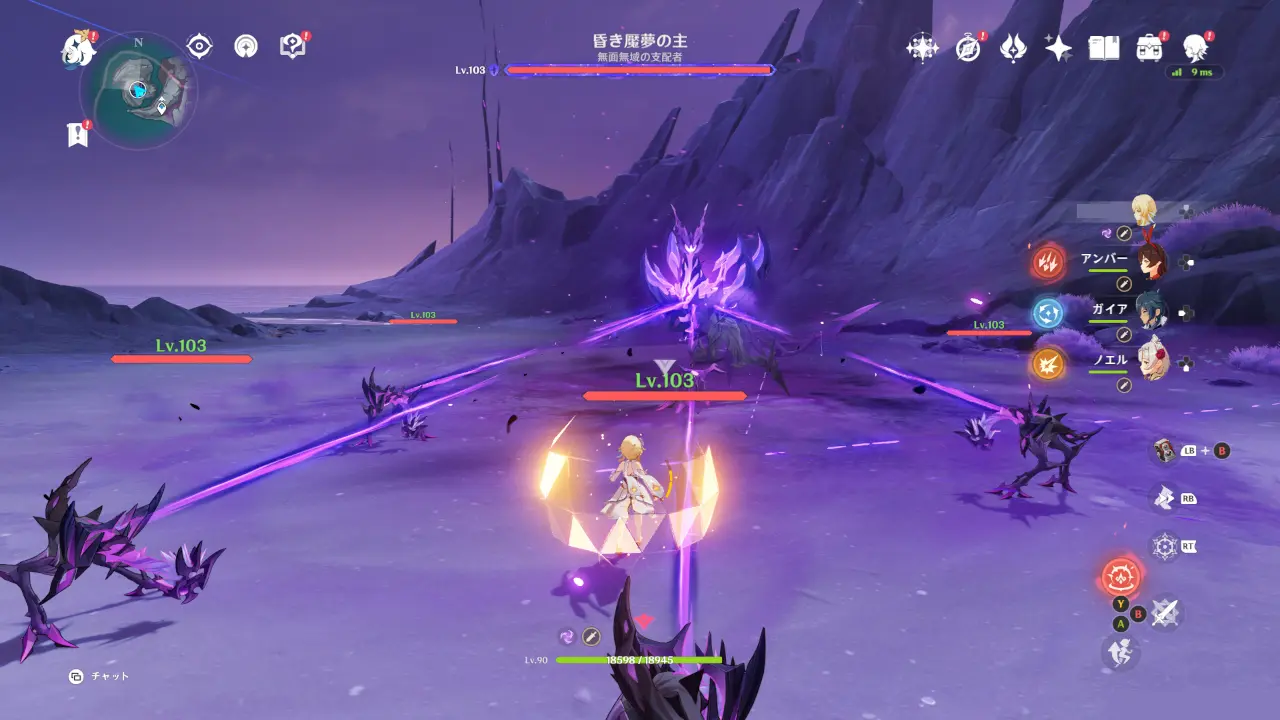
Task: Activate the glowing red elemental burst button
Action: tap(1120, 577)
